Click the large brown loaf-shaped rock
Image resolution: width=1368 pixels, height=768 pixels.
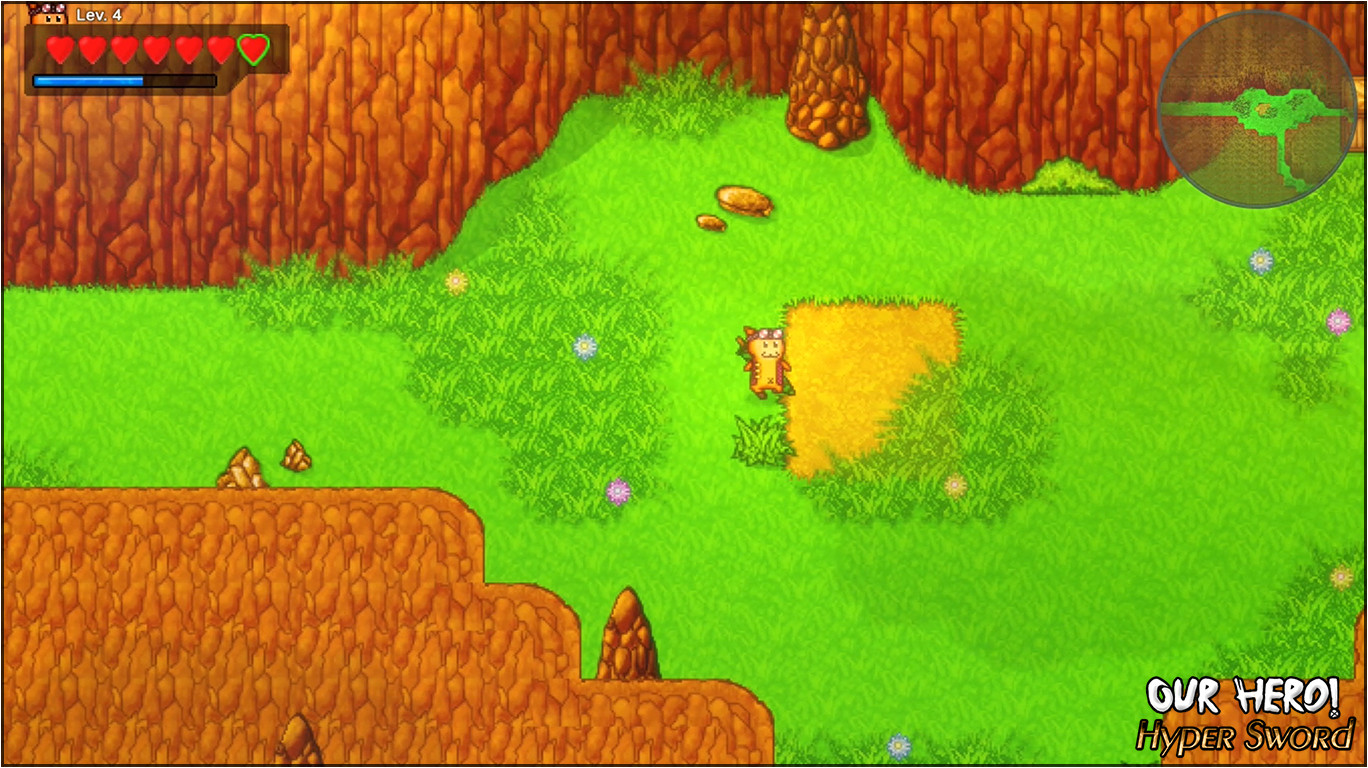point(742,200)
